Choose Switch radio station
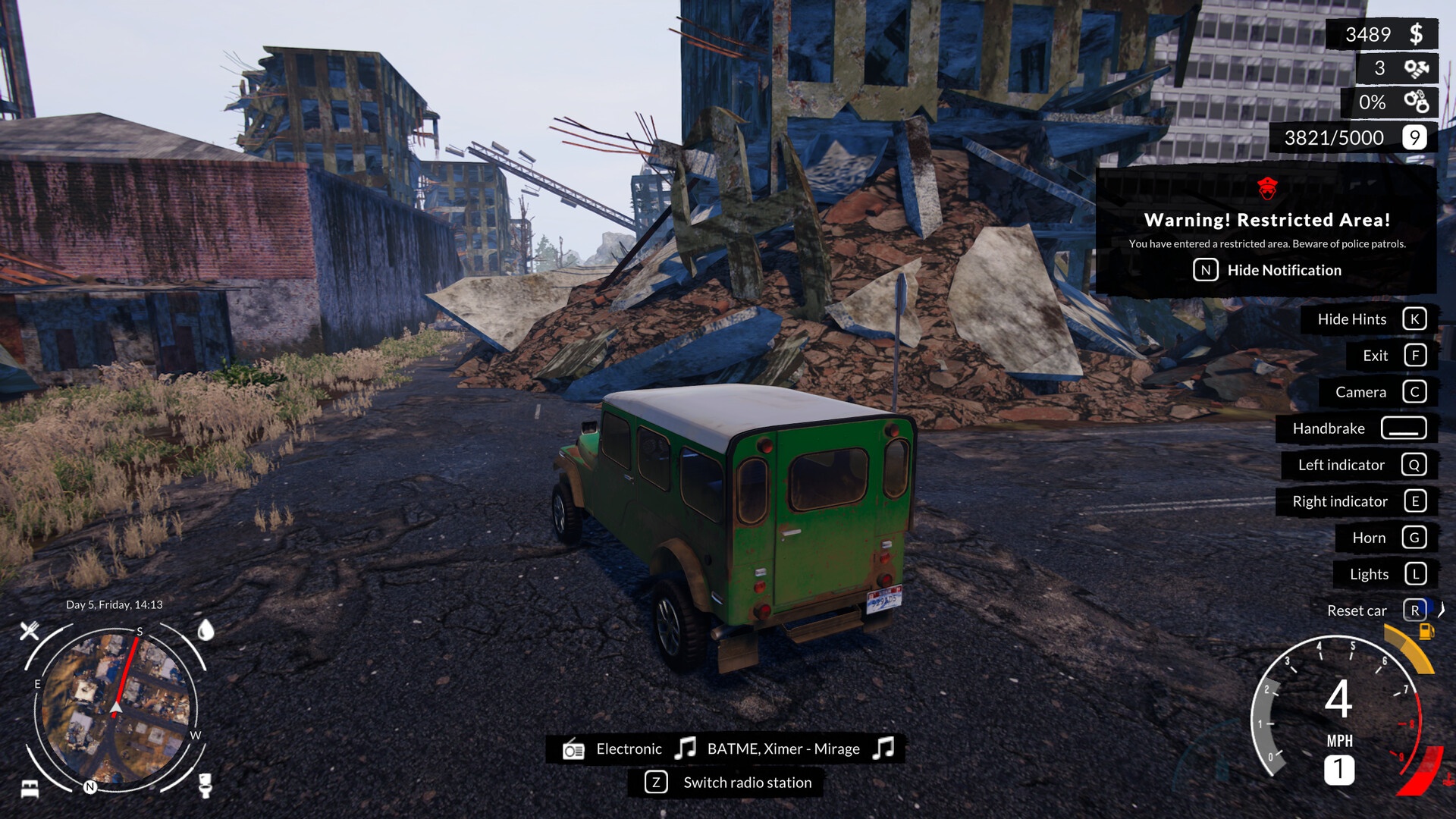1456x819 pixels. [746, 783]
